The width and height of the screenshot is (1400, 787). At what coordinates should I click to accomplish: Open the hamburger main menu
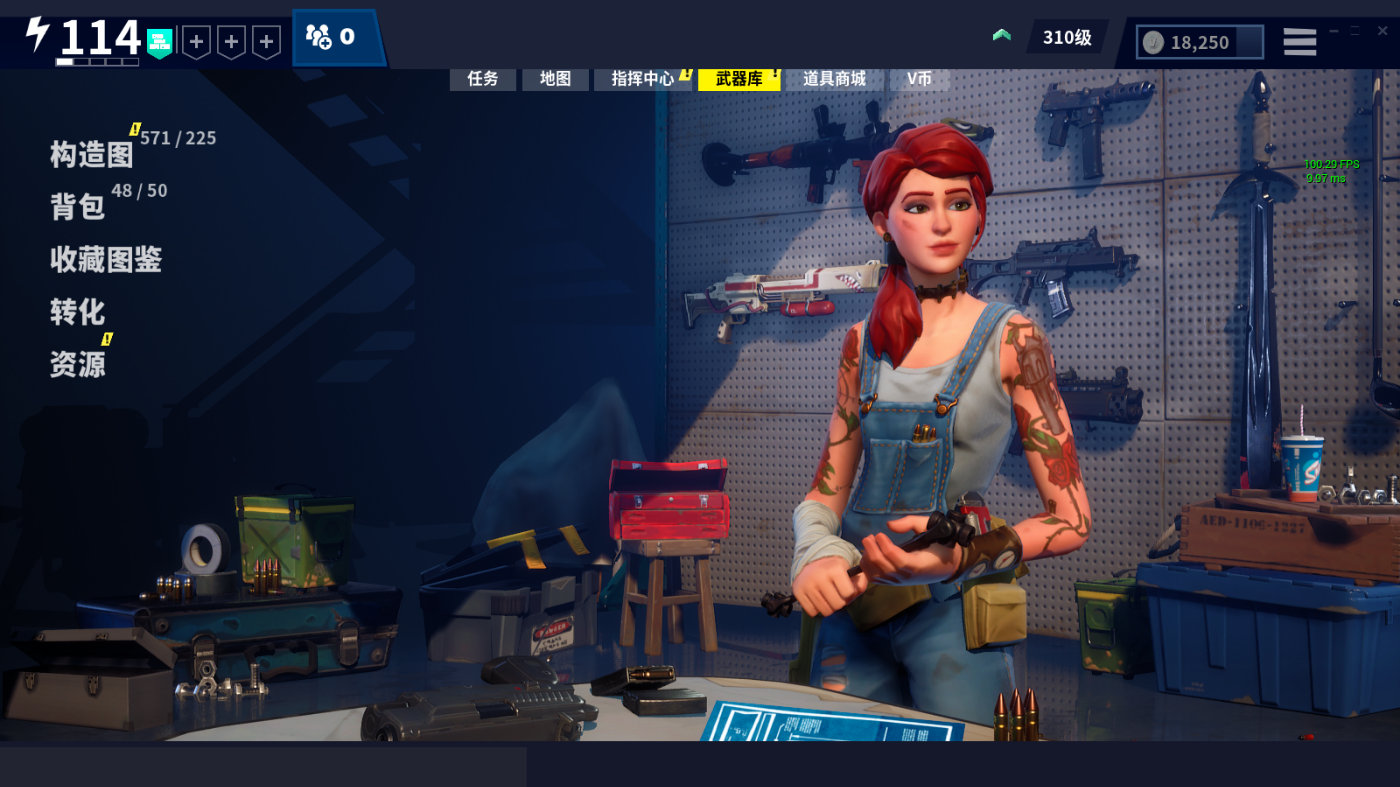tap(1299, 42)
